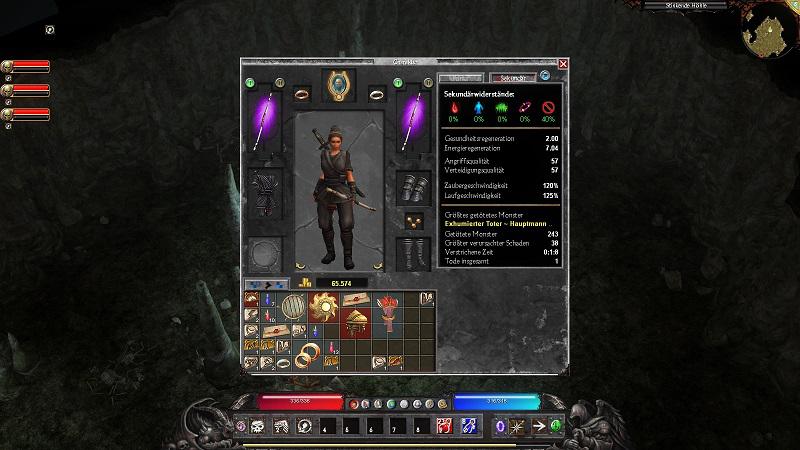Click the top party member portrait bar
Screen dimensions: 800x450
(27, 66)
